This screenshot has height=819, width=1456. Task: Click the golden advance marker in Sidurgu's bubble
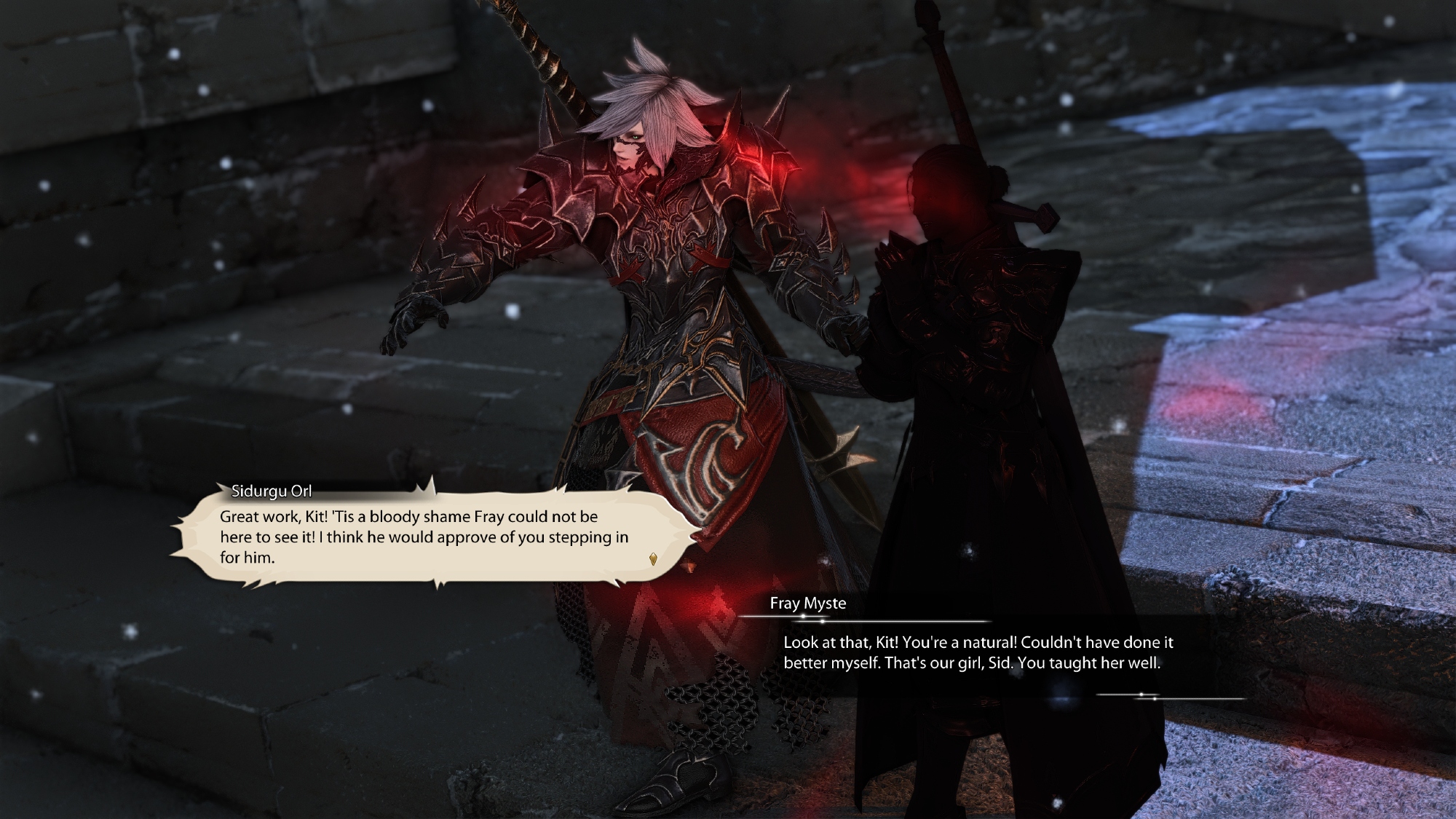[x=653, y=559]
